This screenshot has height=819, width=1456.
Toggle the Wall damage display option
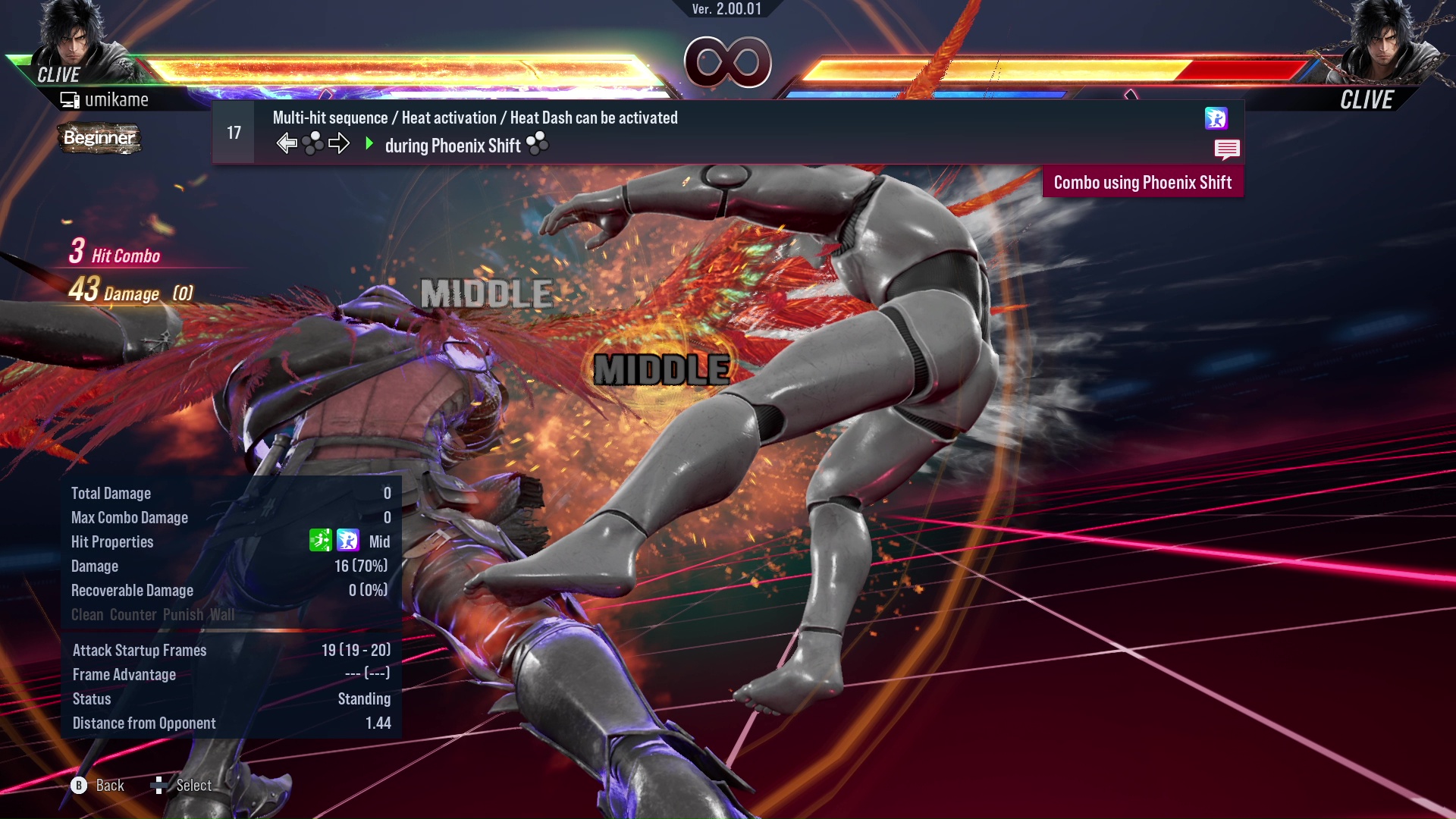pos(221,614)
